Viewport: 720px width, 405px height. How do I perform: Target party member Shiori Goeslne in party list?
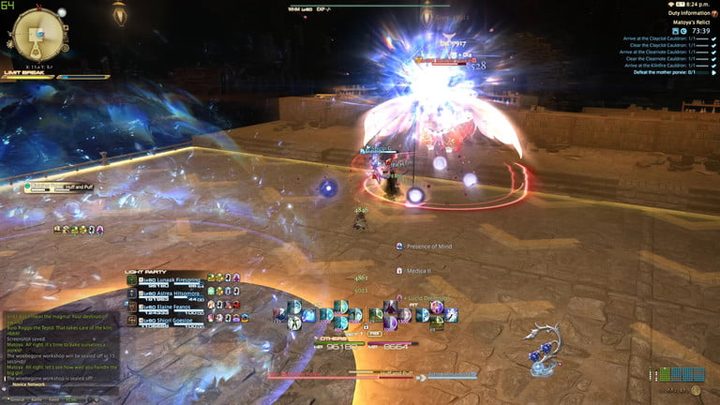click(x=167, y=319)
